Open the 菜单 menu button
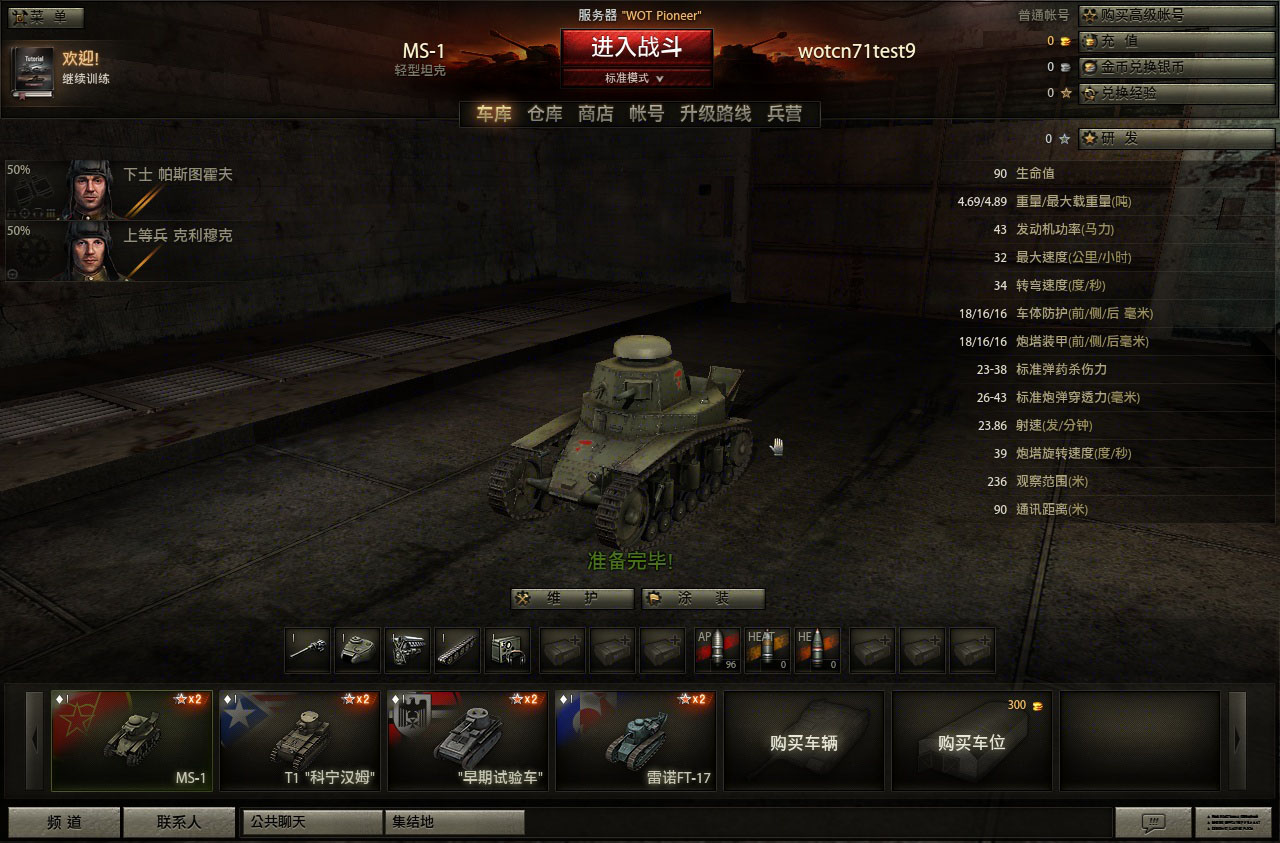1280x843 pixels. pos(45,17)
